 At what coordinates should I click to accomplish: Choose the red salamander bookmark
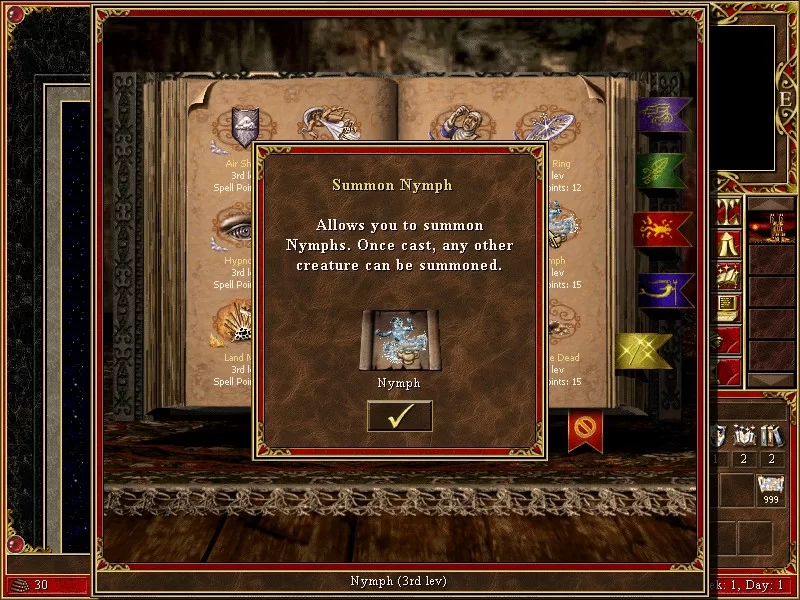(x=662, y=229)
